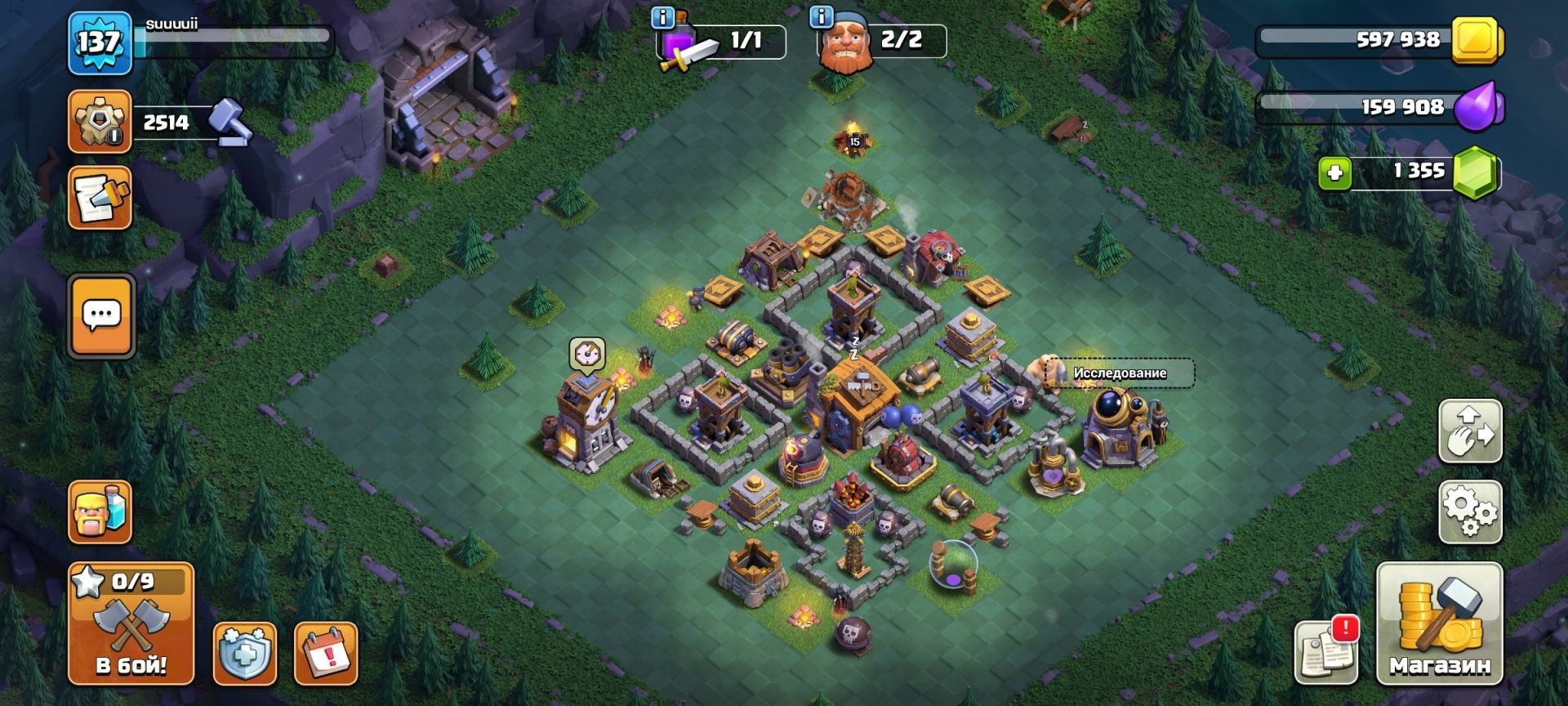Show info for the sword battle counter
1568x706 pixels.
(662, 17)
